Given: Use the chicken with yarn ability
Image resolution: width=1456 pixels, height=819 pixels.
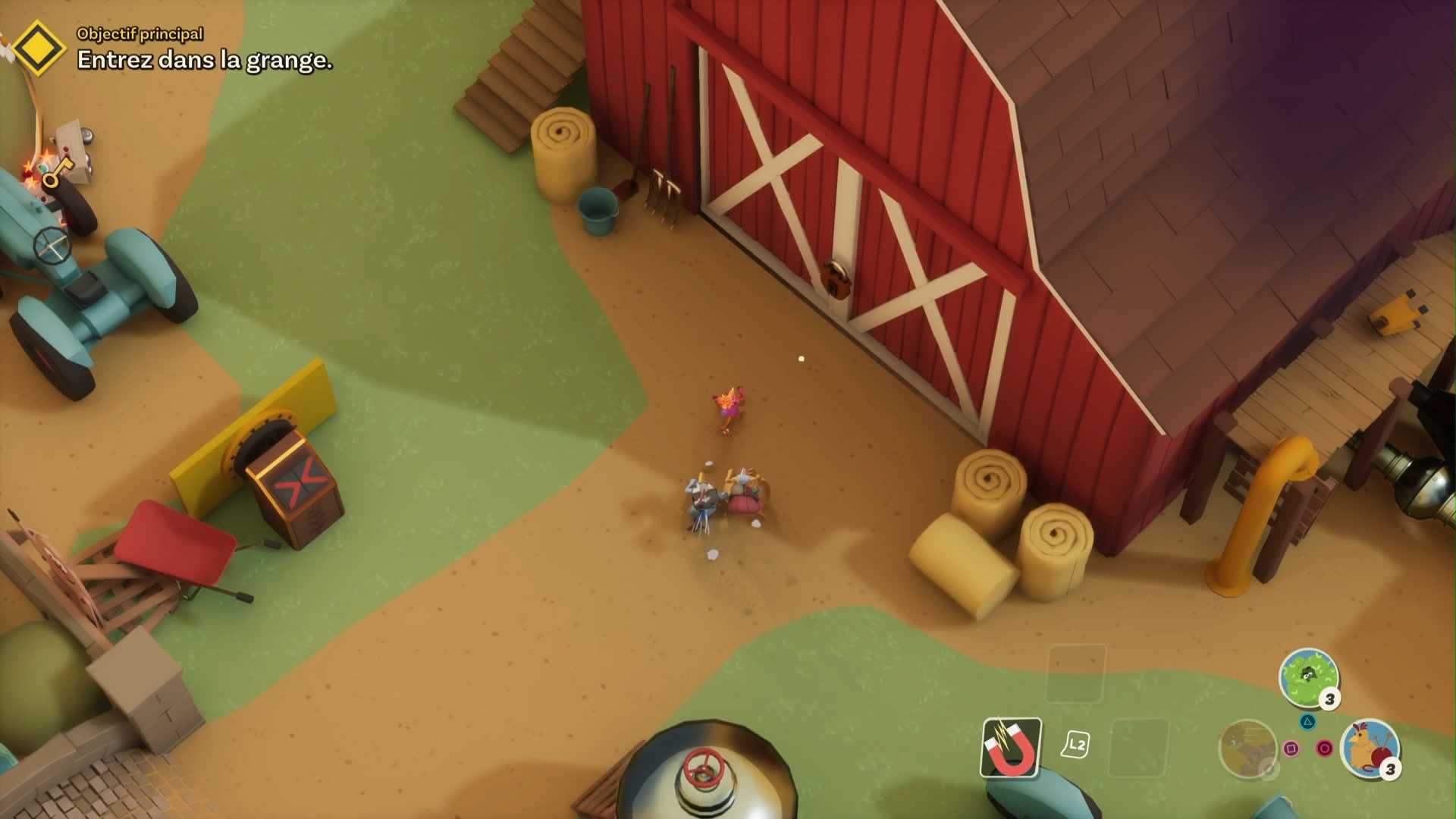Looking at the screenshot, I should [1370, 748].
